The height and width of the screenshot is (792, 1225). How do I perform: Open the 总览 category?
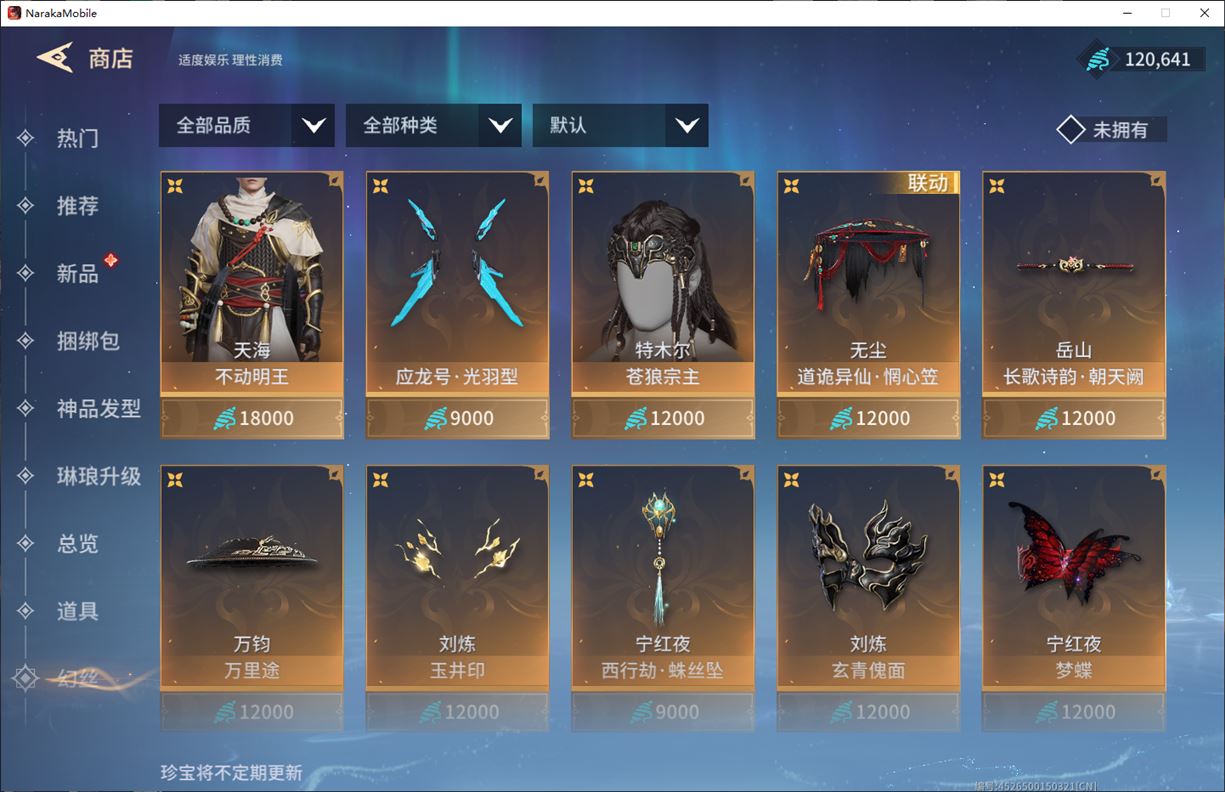click(77, 544)
